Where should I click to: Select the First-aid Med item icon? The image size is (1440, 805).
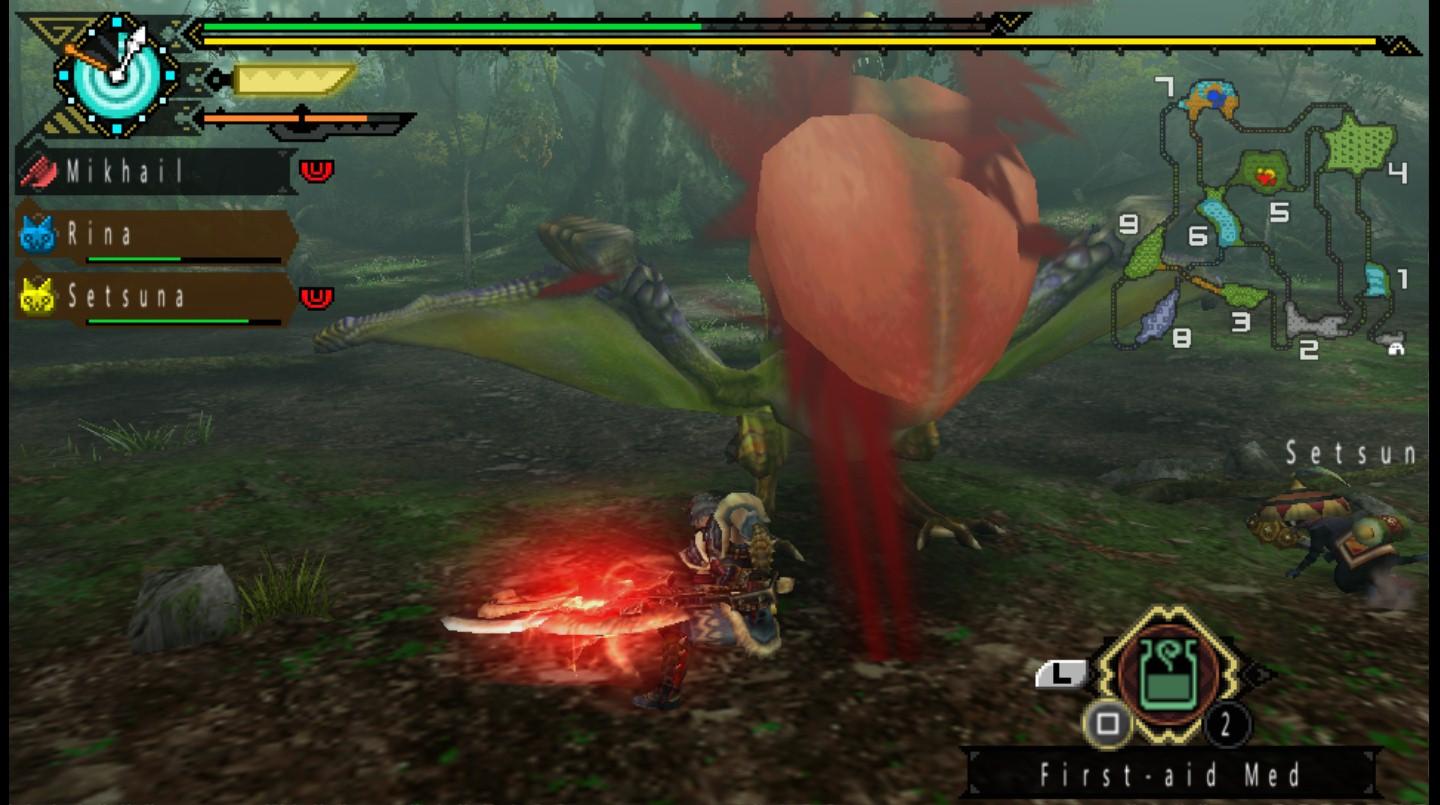tap(1169, 671)
